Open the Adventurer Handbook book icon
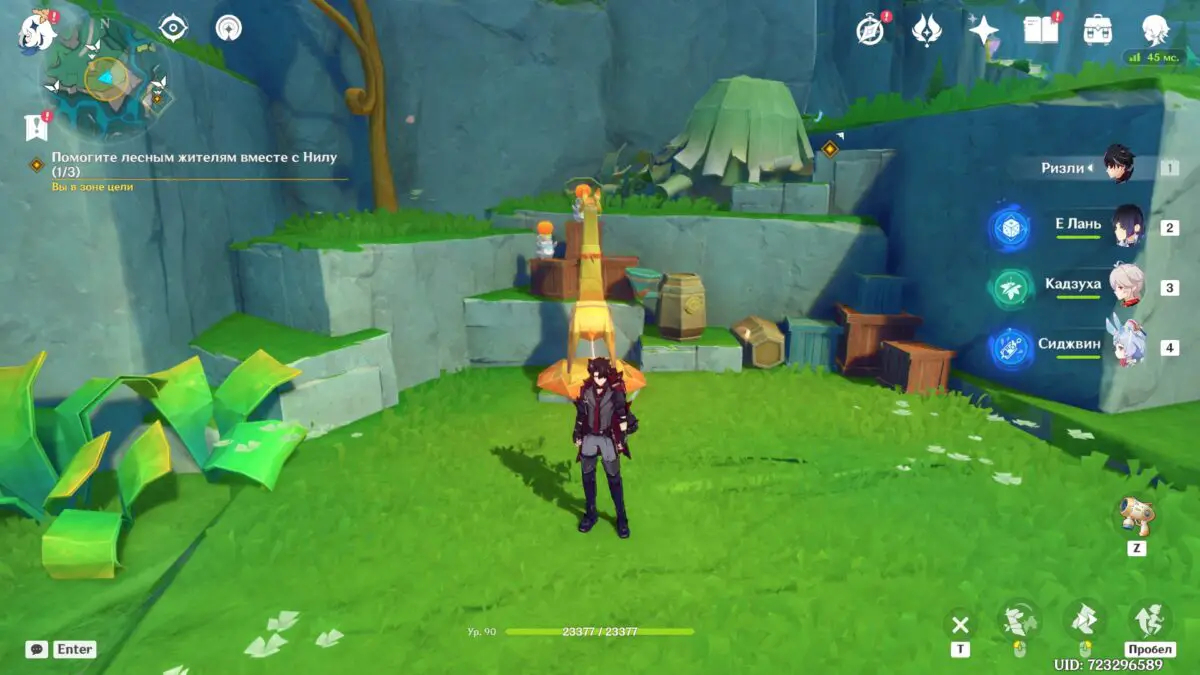Screen dimensions: 1200x675 pyautogui.click(x=1040, y=30)
